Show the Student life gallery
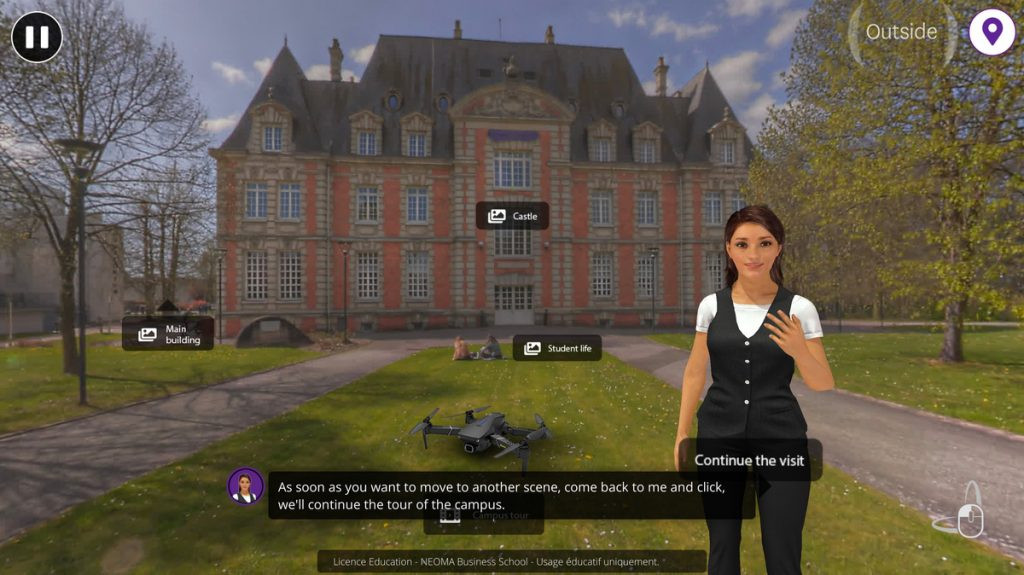 (557, 348)
